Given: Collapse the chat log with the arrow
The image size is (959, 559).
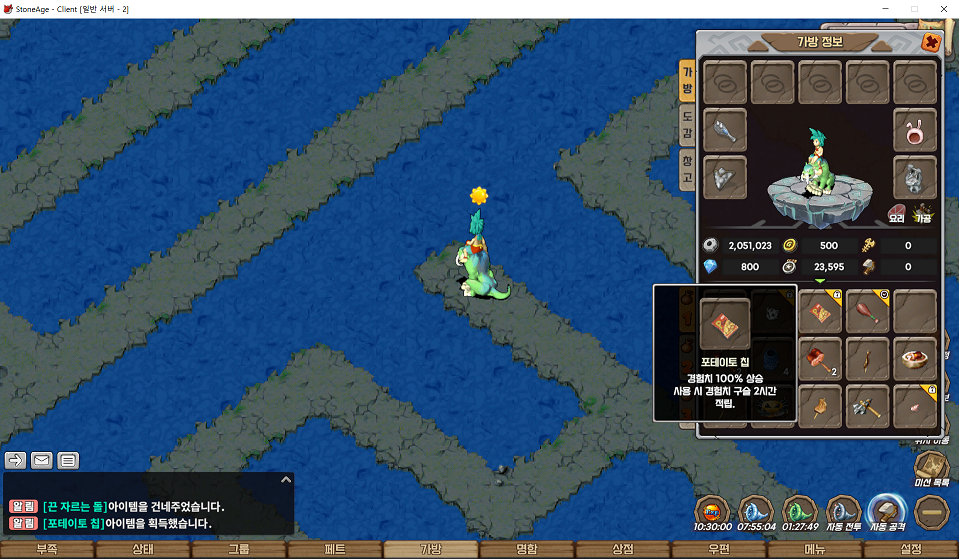Looking at the screenshot, I should (x=285, y=480).
